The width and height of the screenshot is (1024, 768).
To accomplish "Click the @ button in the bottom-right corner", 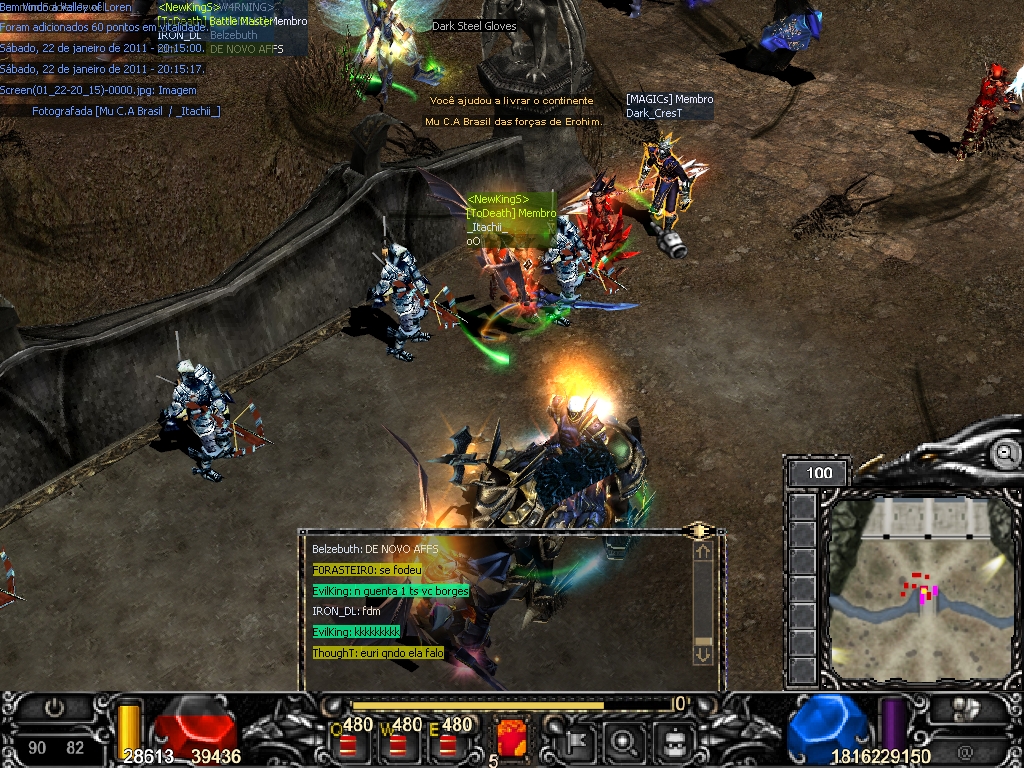I will [965, 751].
